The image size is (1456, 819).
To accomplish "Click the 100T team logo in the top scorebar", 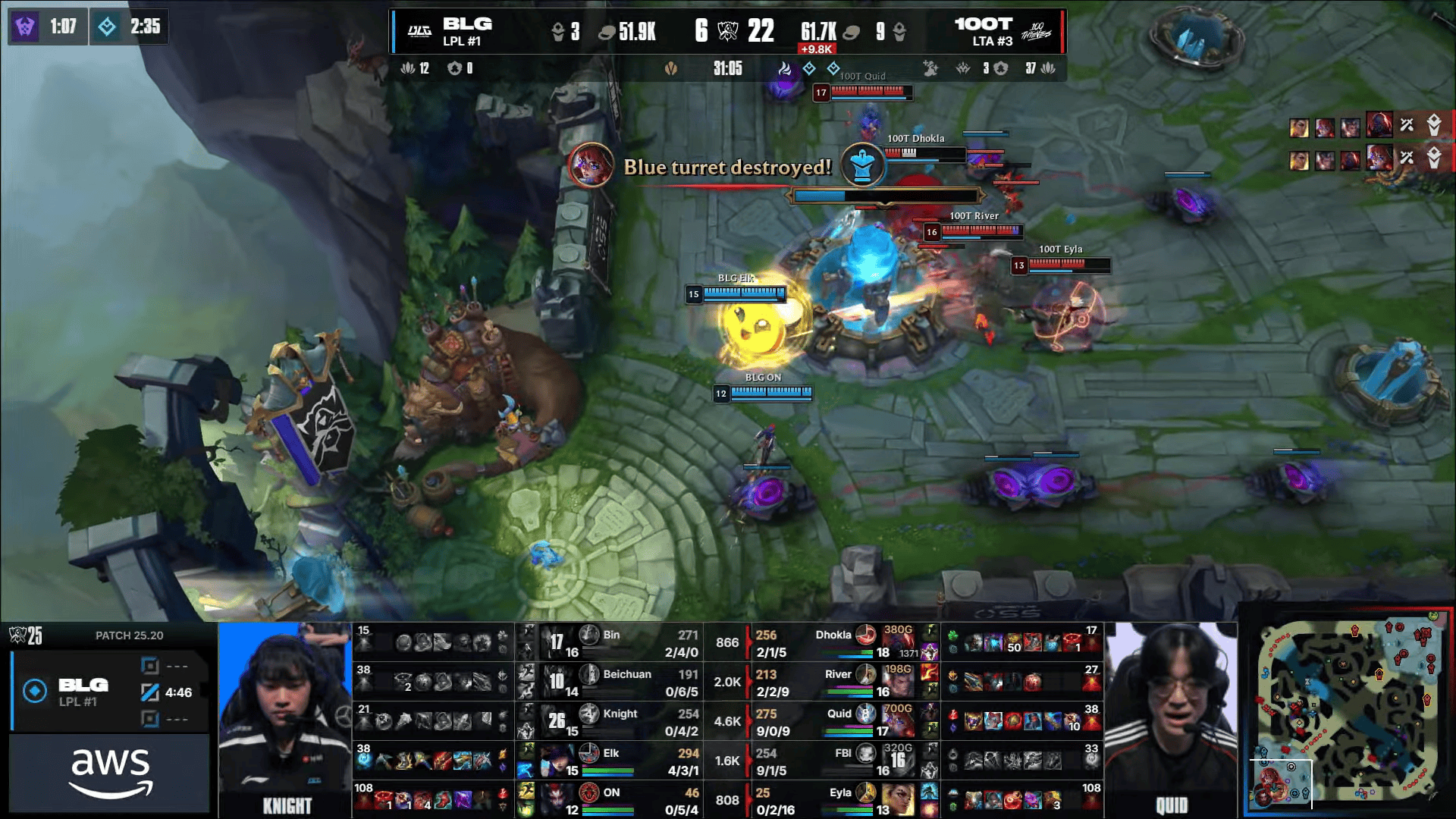I will (x=1036, y=32).
